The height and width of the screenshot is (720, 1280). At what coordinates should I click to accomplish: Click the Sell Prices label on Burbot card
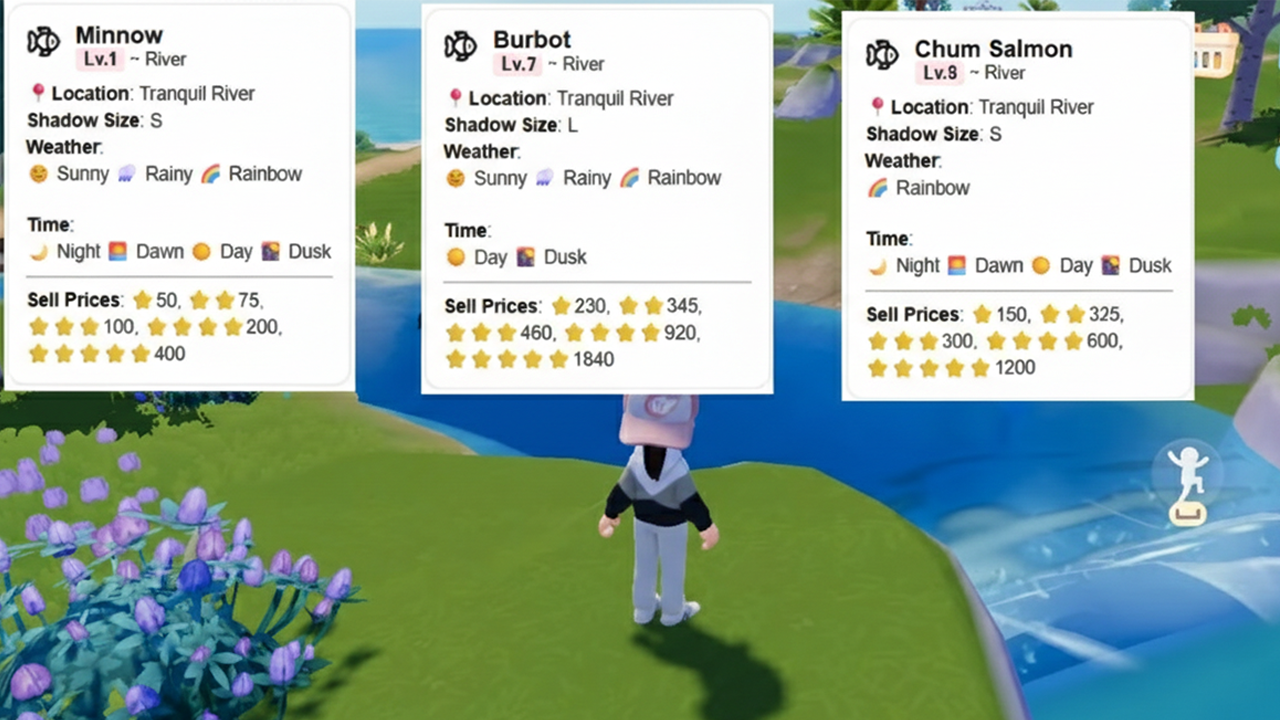click(491, 306)
